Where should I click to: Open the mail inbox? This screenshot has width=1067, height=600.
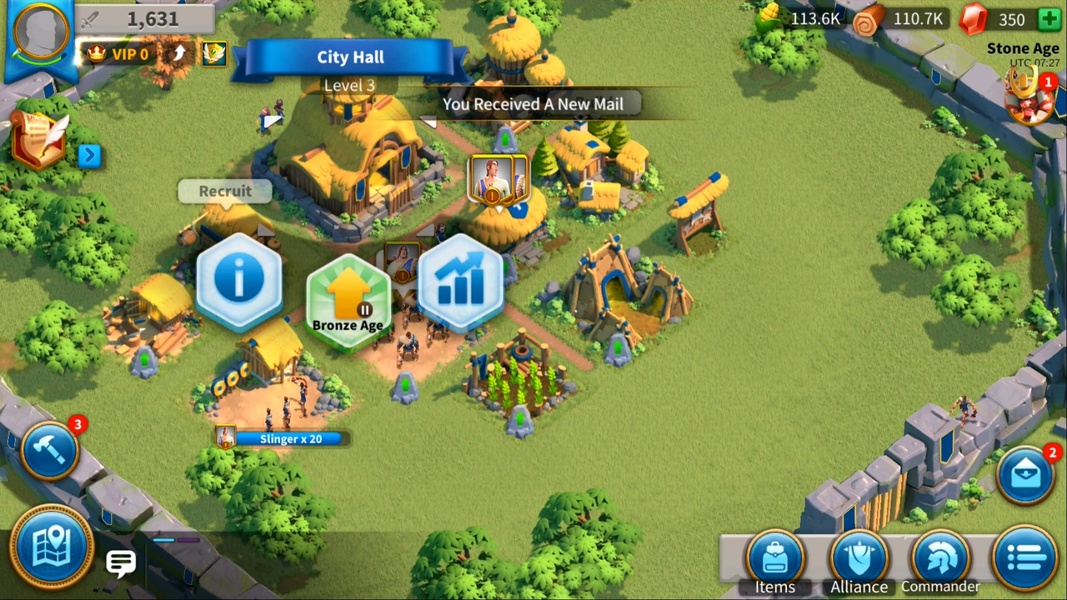pyautogui.click(x=1025, y=475)
